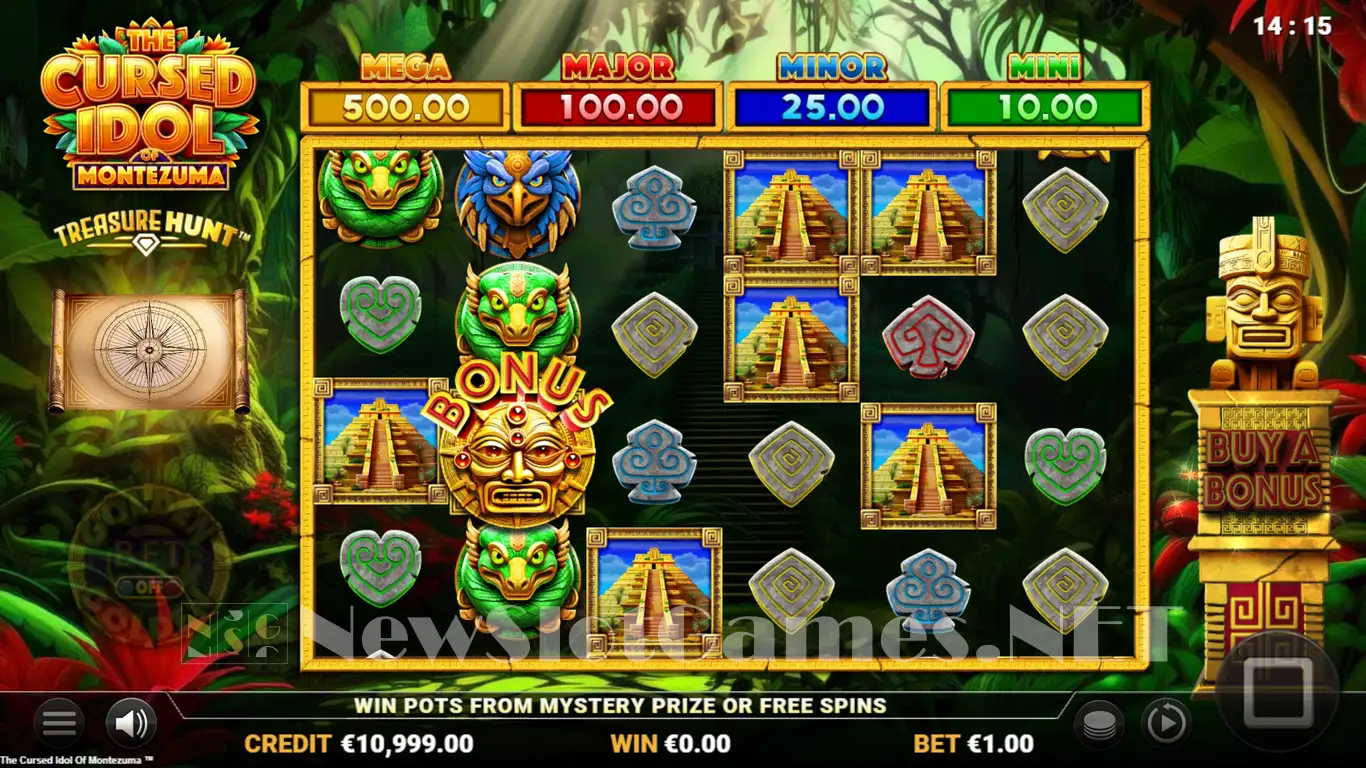The height and width of the screenshot is (768, 1366).
Task: Open the bet coin stack settings
Action: click(1099, 723)
